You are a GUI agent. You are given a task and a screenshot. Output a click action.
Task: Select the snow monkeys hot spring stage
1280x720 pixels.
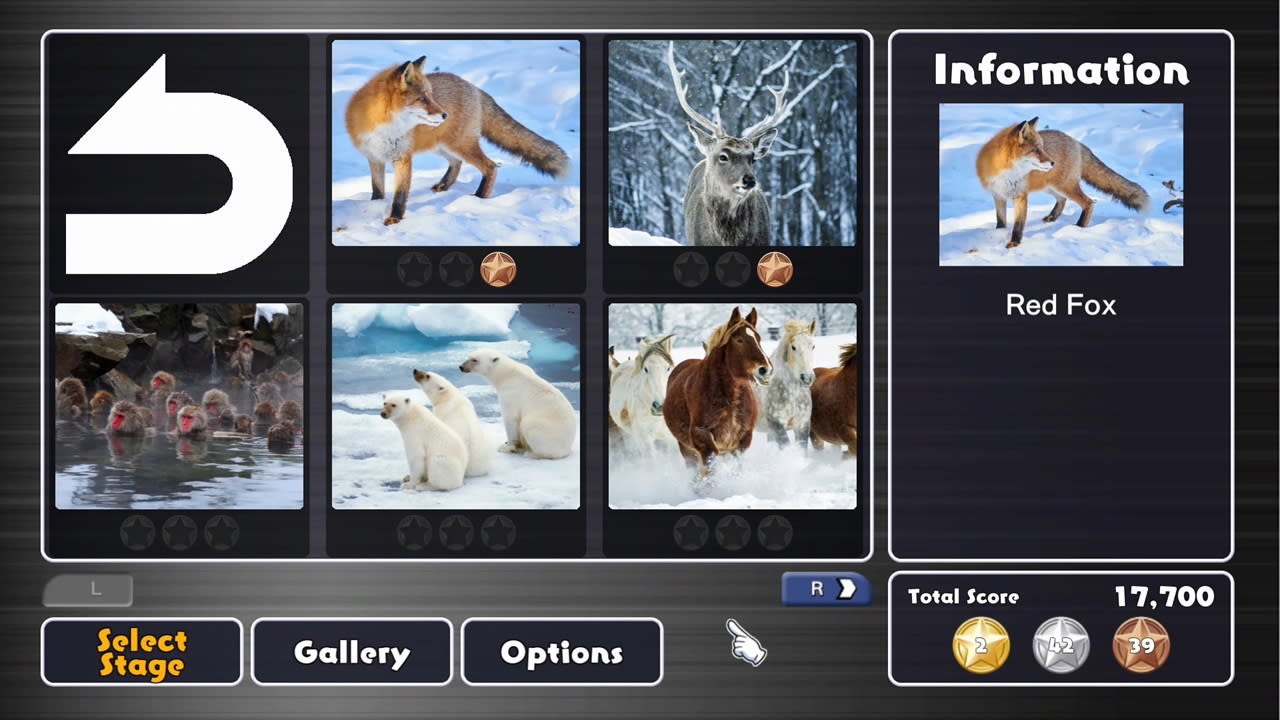point(178,405)
